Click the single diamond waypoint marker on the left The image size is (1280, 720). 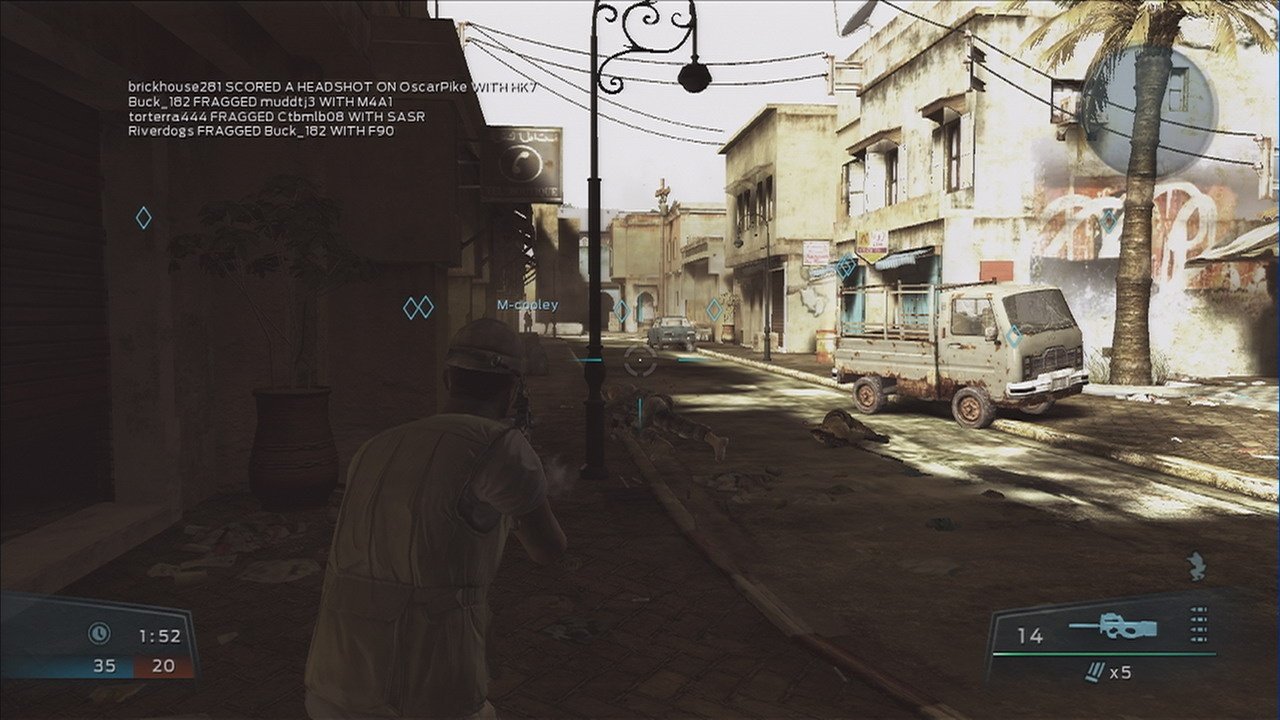[143, 217]
